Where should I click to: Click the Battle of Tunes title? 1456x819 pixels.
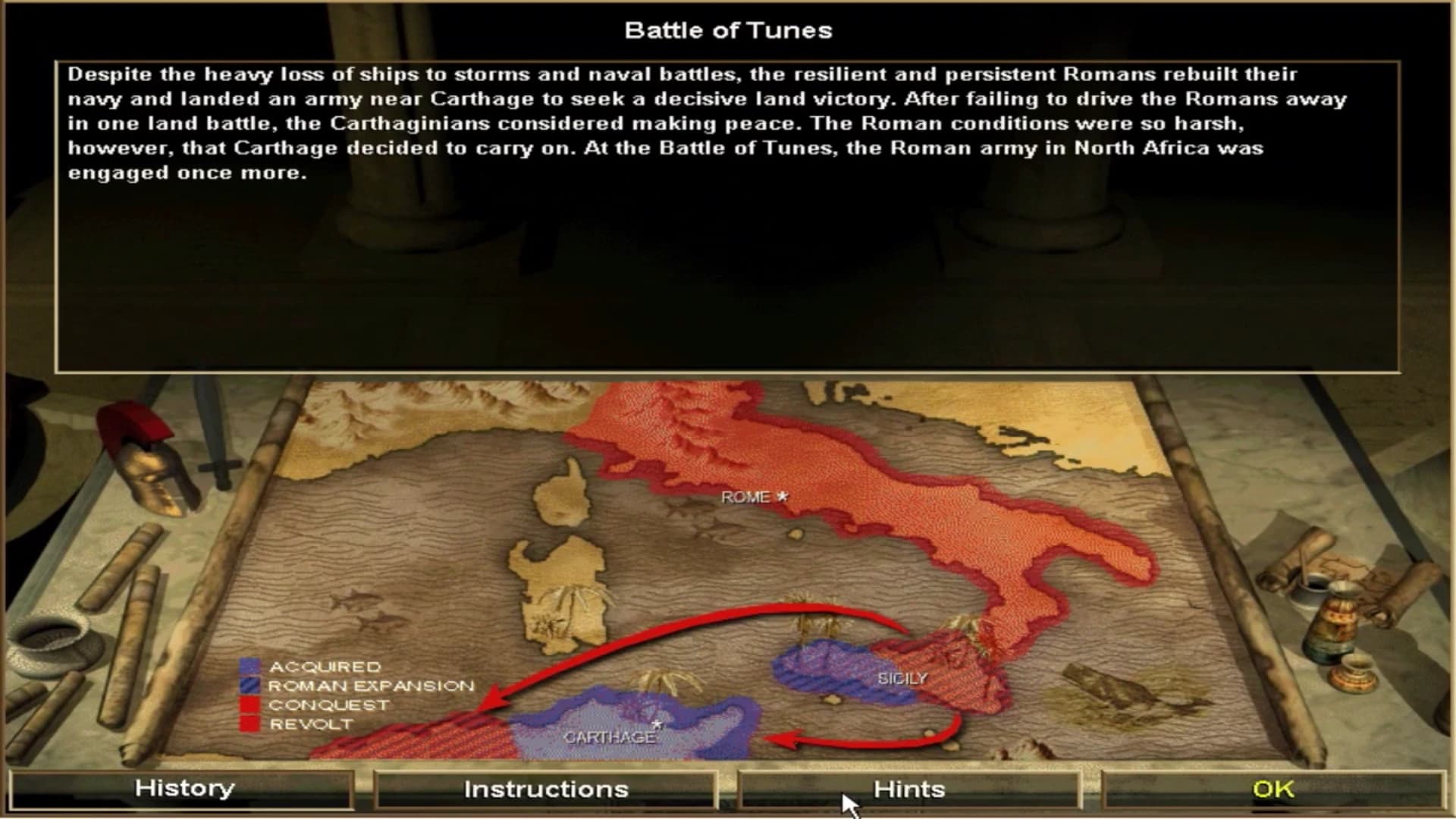click(x=728, y=30)
